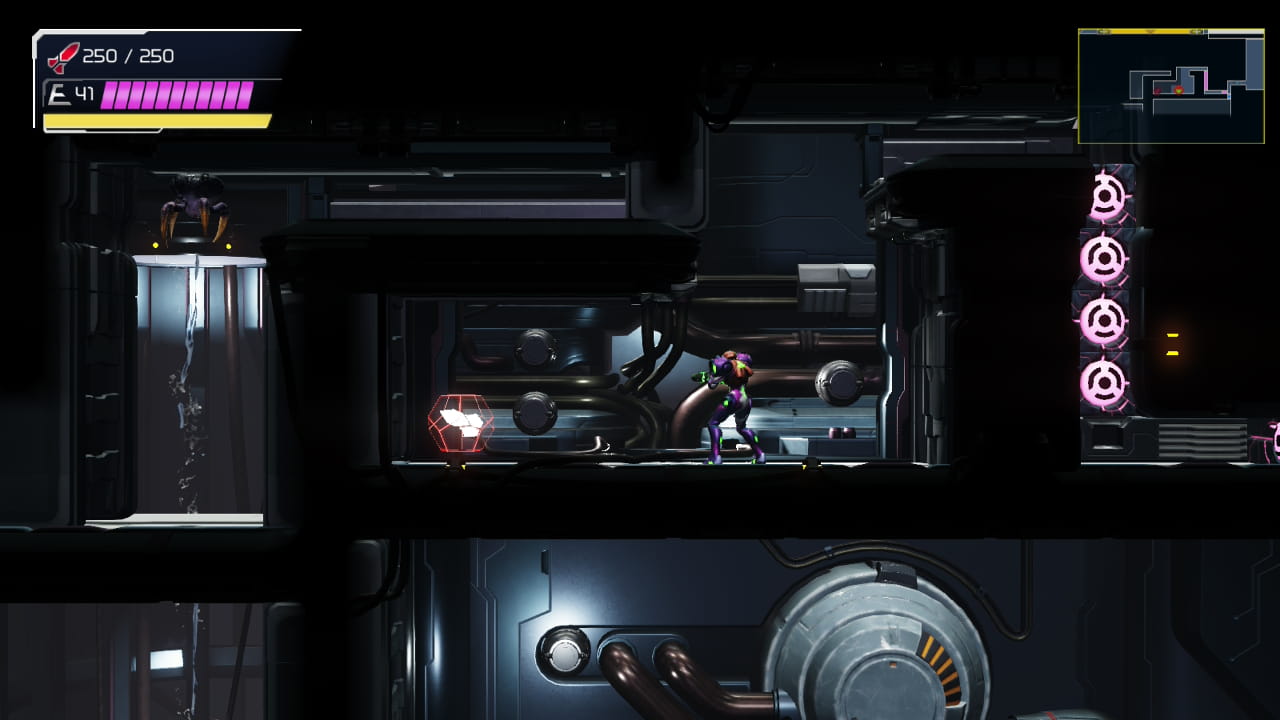Click the red wireframe item sphere near Samus
The height and width of the screenshot is (720, 1280).
click(x=460, y=422)
